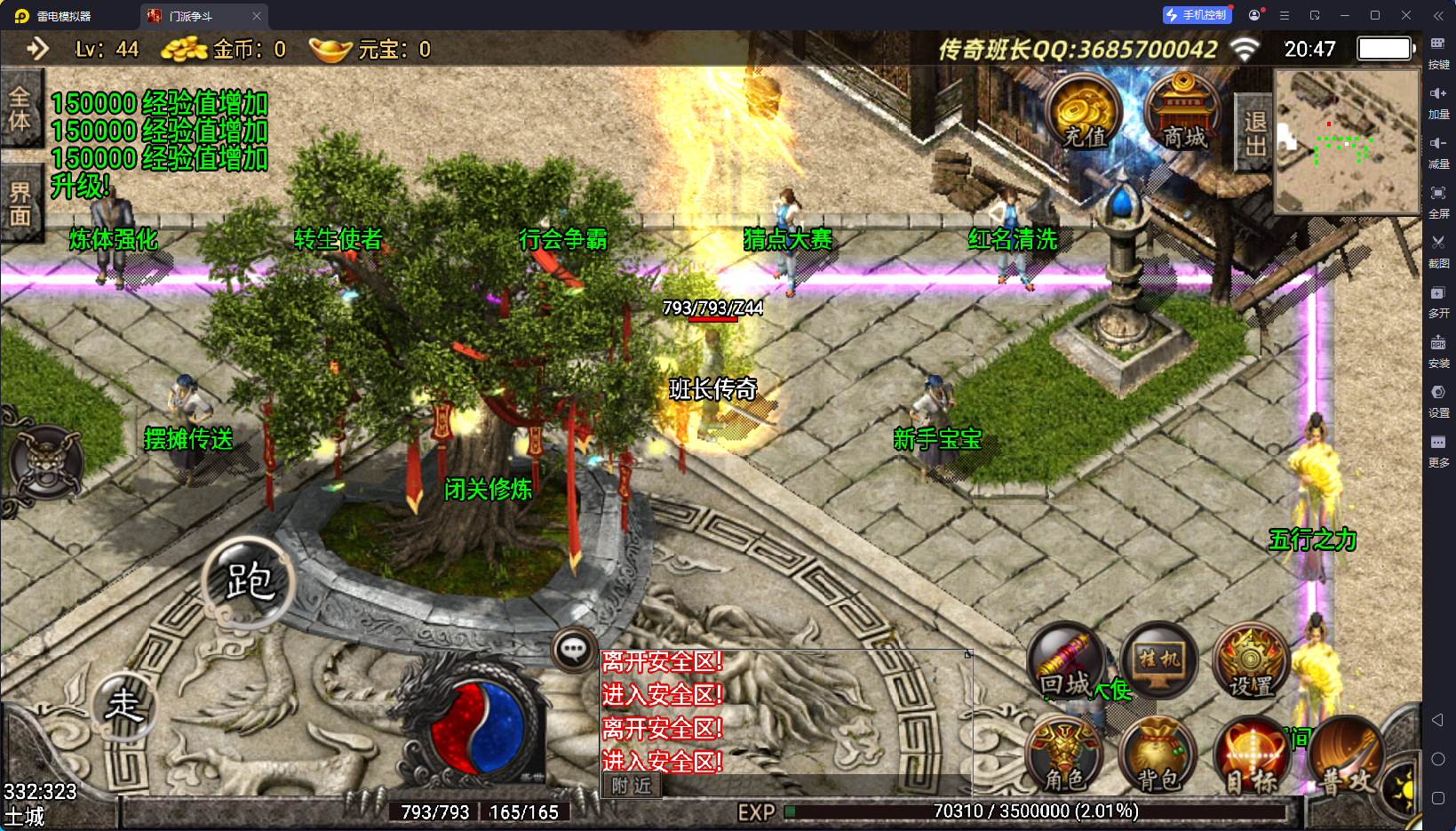Toggle the 走 walk mode button

pyautogui.click(x=124, y=707)
